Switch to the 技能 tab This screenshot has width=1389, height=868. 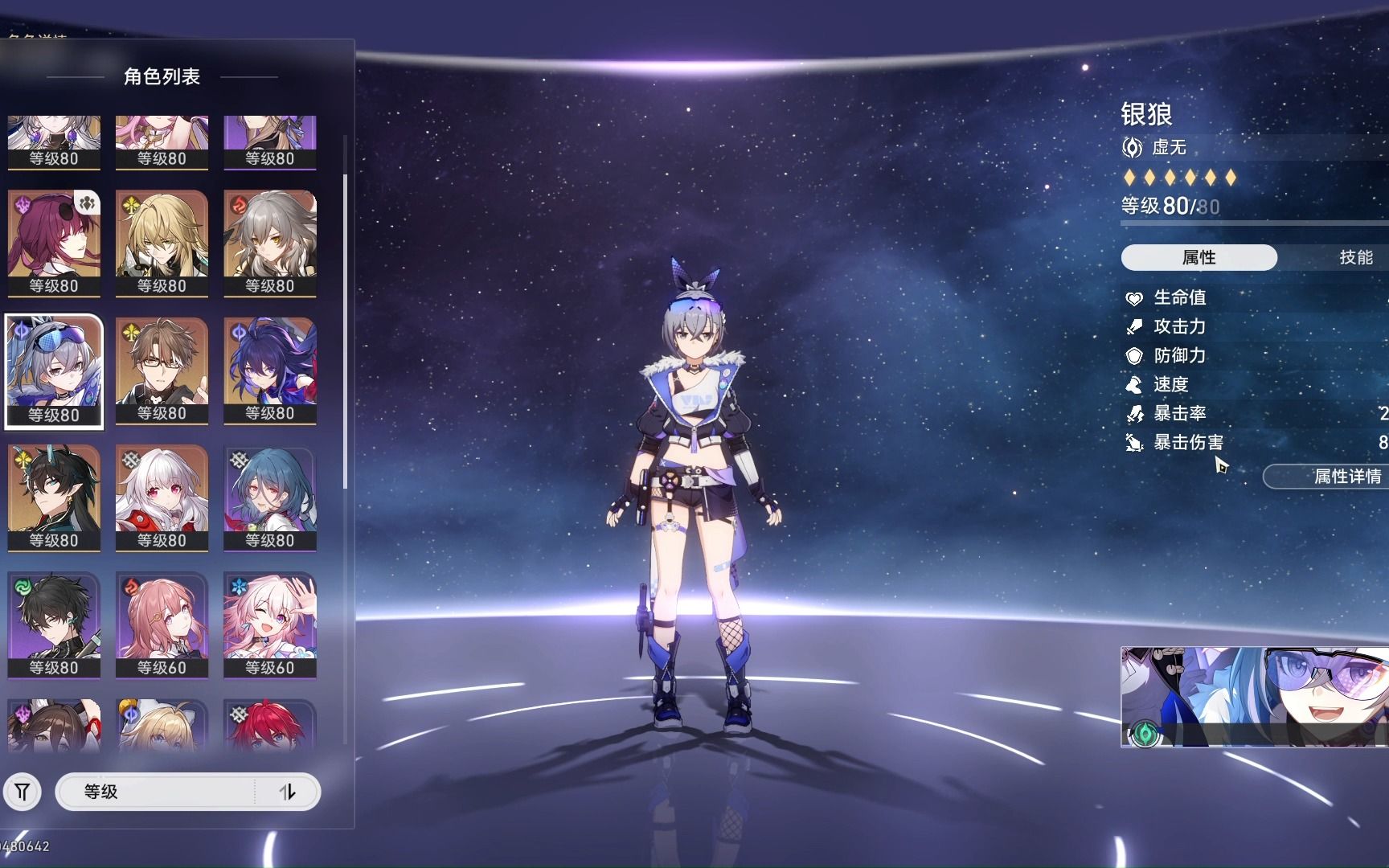pyautogui.click(x=1355, y=257)
